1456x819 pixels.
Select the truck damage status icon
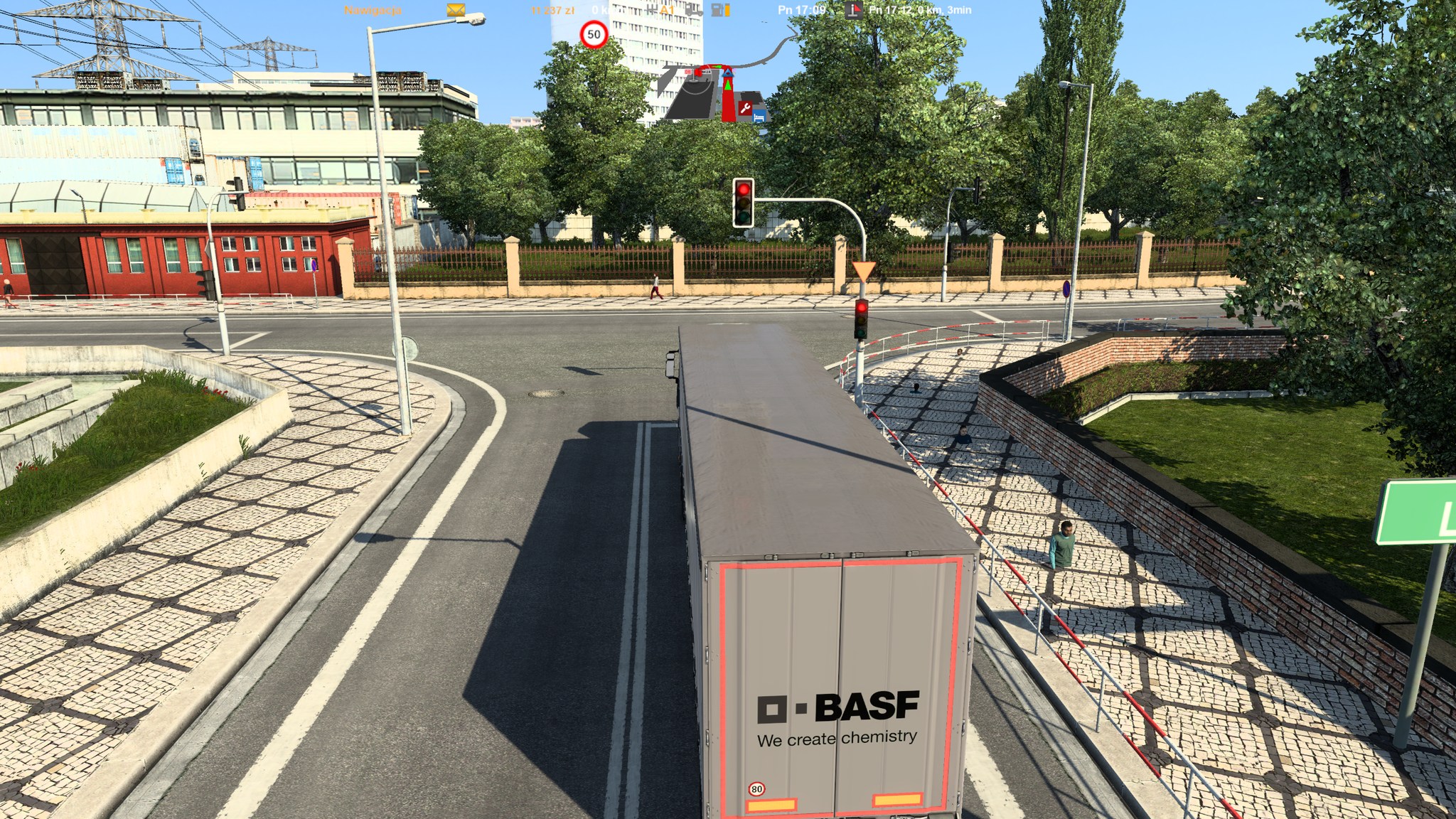[694, 10]
